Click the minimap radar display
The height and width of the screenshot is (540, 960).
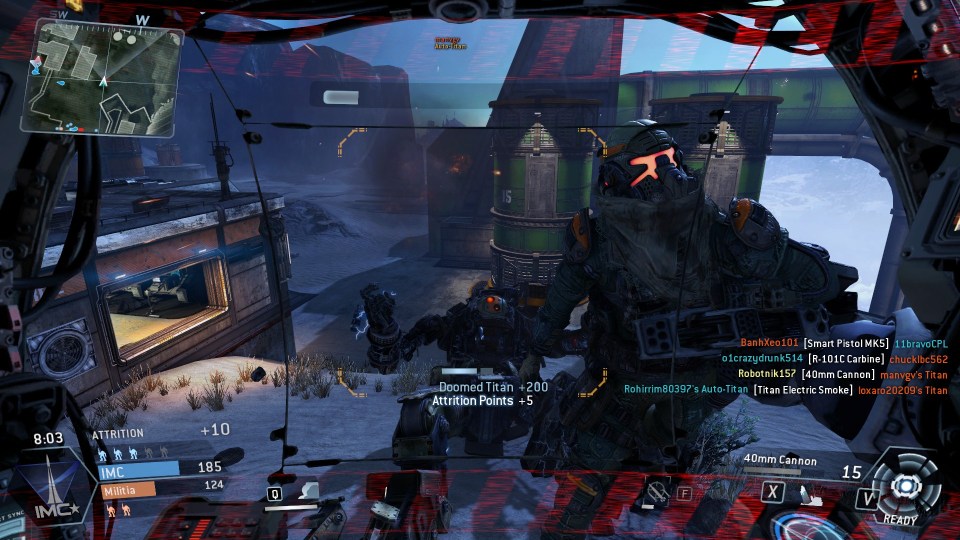[102, 79]
